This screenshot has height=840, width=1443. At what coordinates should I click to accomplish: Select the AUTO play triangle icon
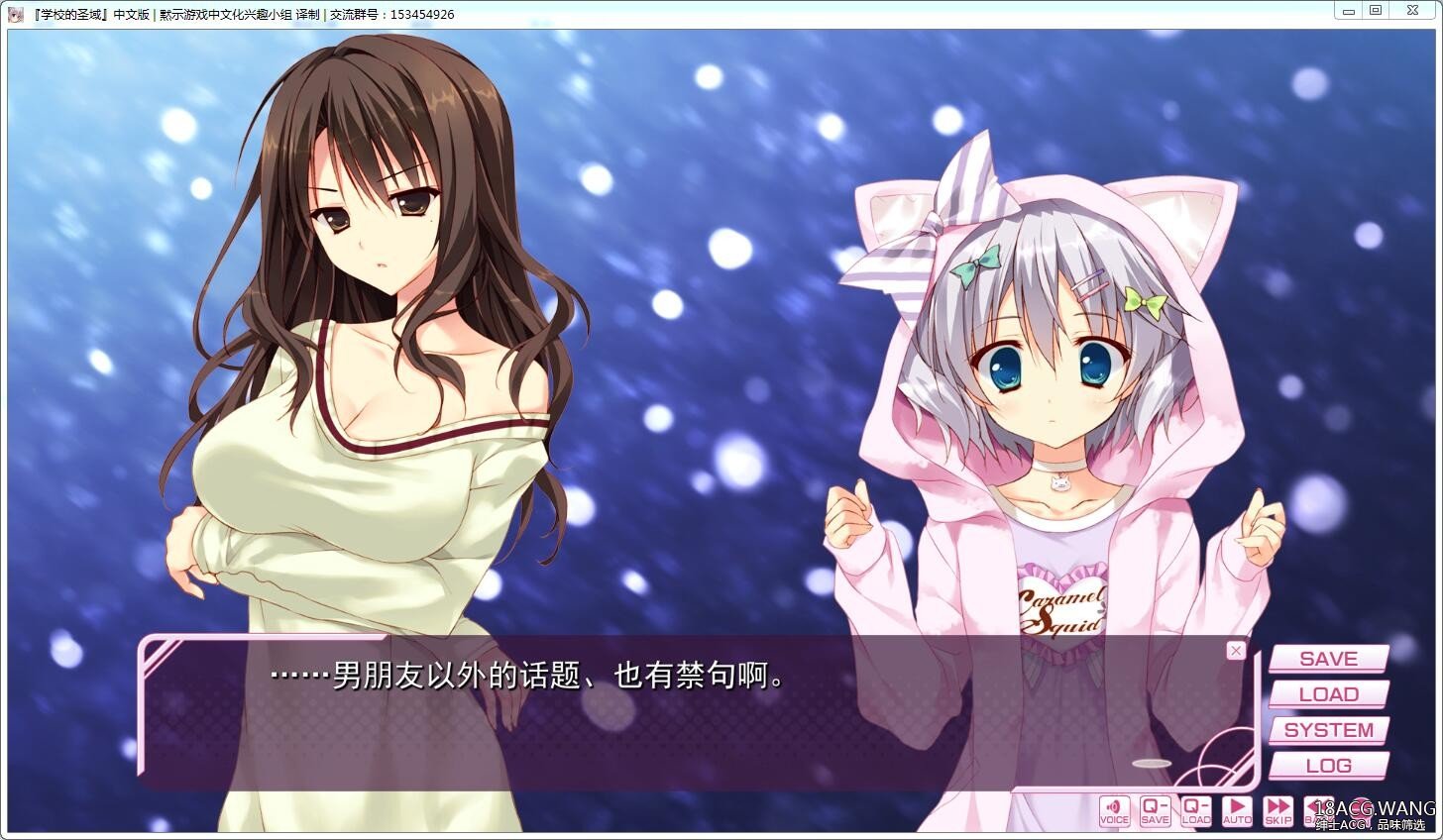[1237, 810]
